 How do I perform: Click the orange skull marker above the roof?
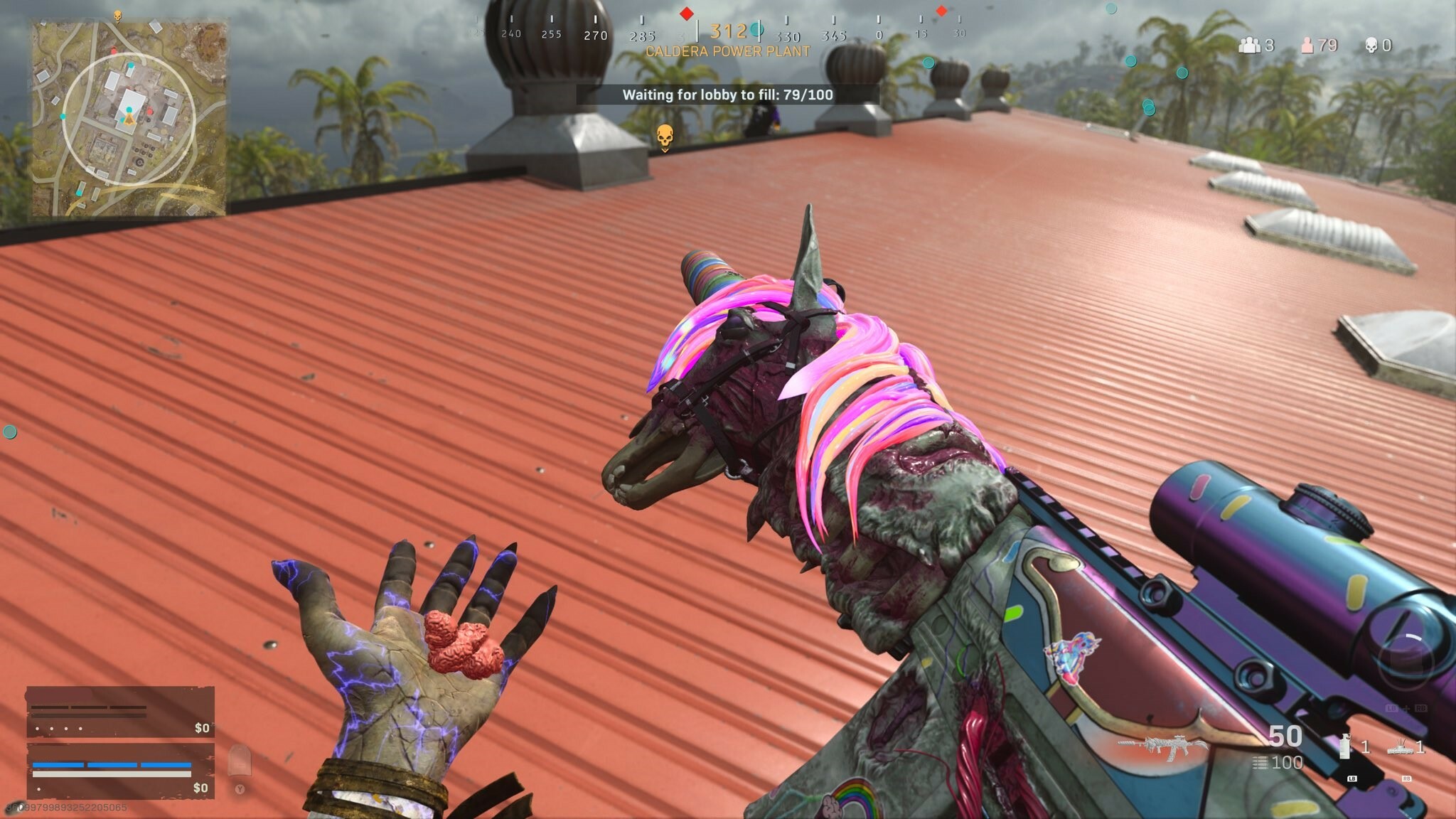[664, 136]
